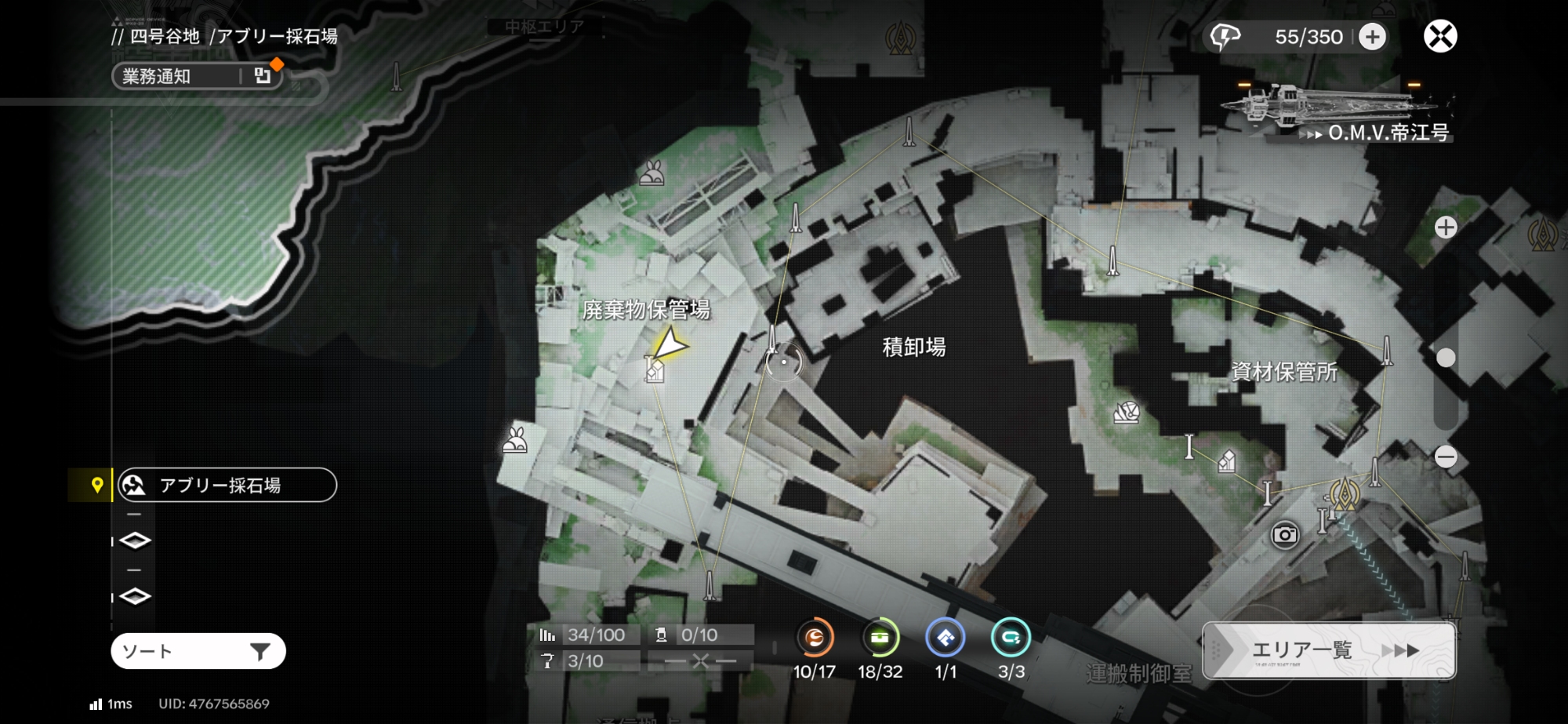Click the map zoom slider handle
The height and width of the screenshot is (724, 1568).
tap(1446, 358)
